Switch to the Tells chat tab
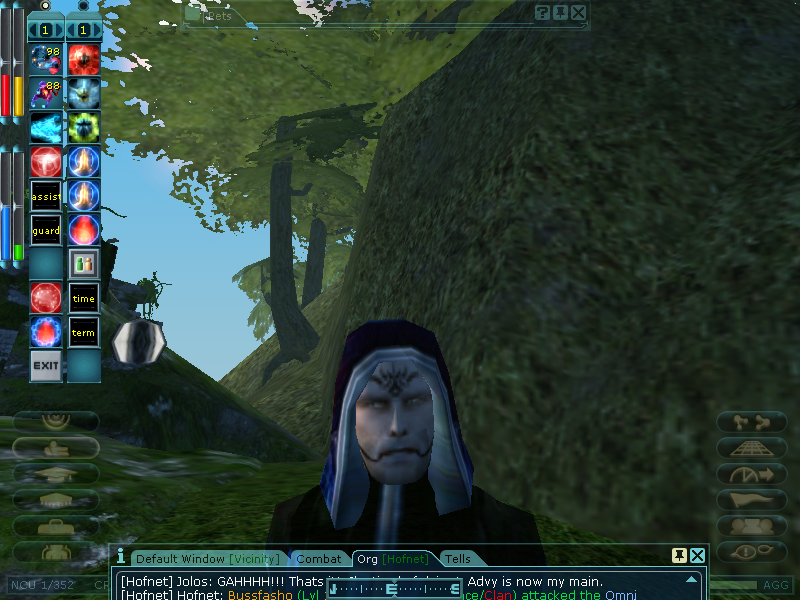Screen dimensions: 800x600 click(x=457, y=559)
